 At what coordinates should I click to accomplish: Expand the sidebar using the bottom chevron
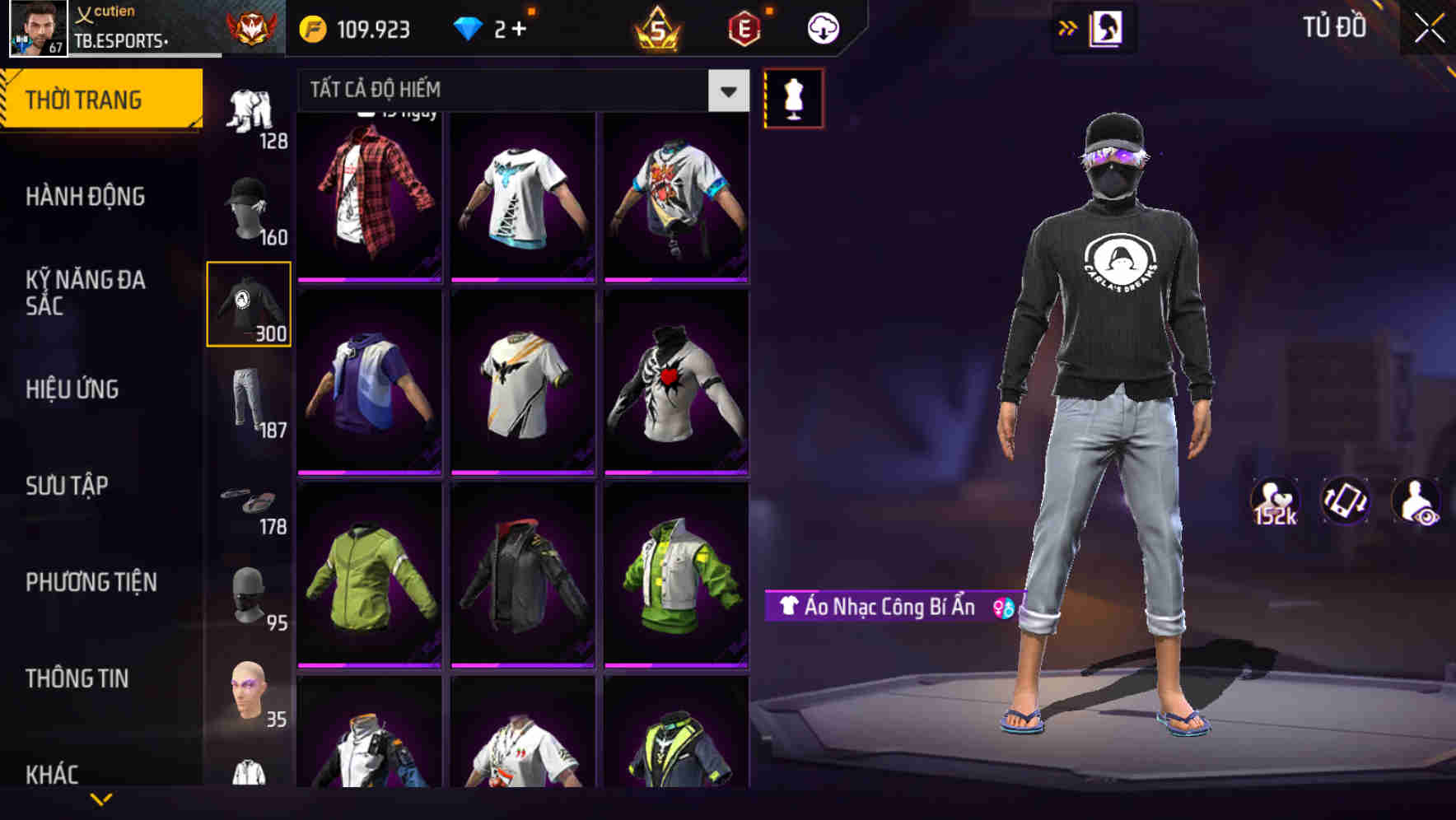(103, 797)
